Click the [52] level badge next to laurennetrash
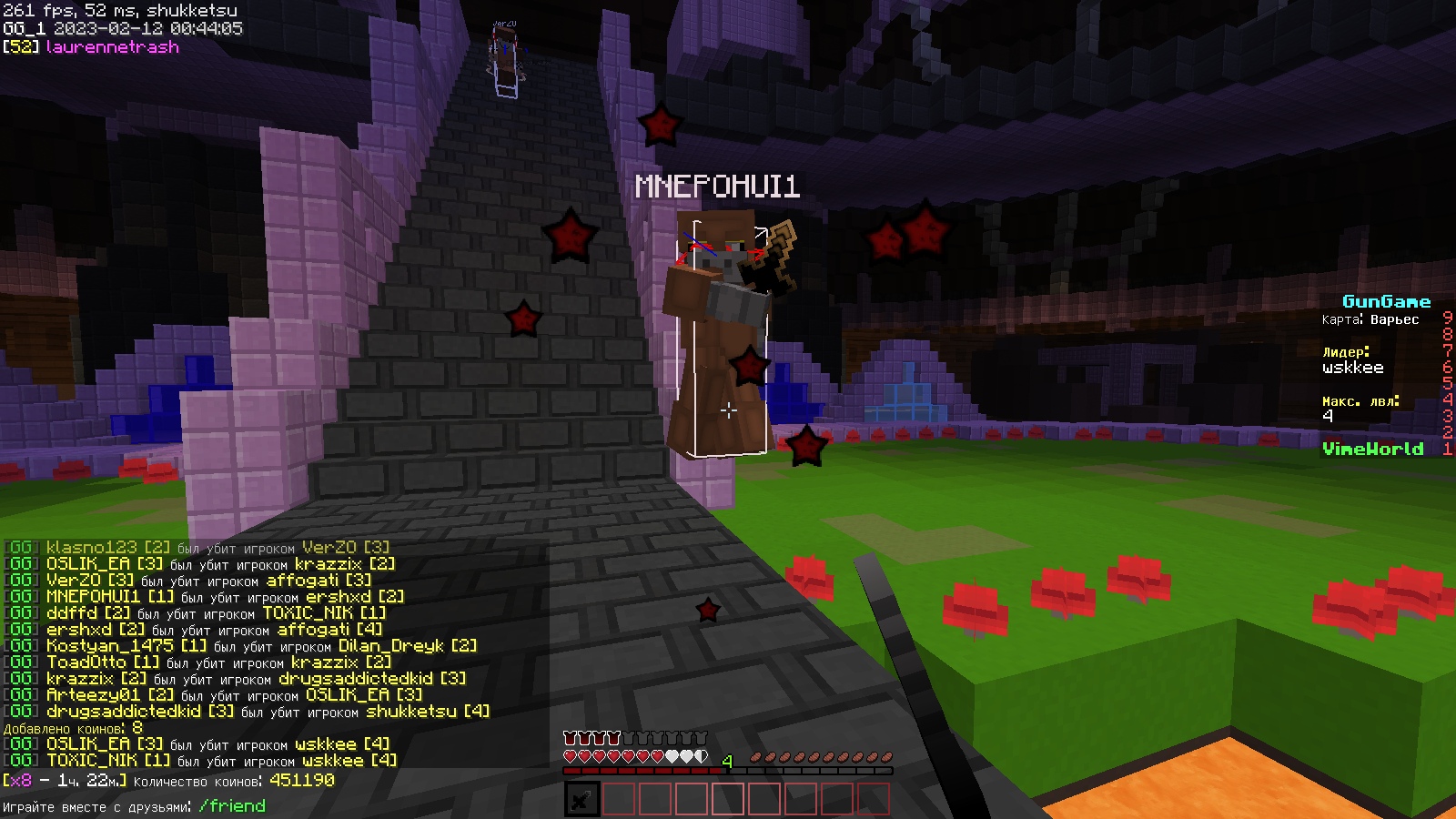The height and width of the screenshot is (819, 1456). [x=19, y=48]
